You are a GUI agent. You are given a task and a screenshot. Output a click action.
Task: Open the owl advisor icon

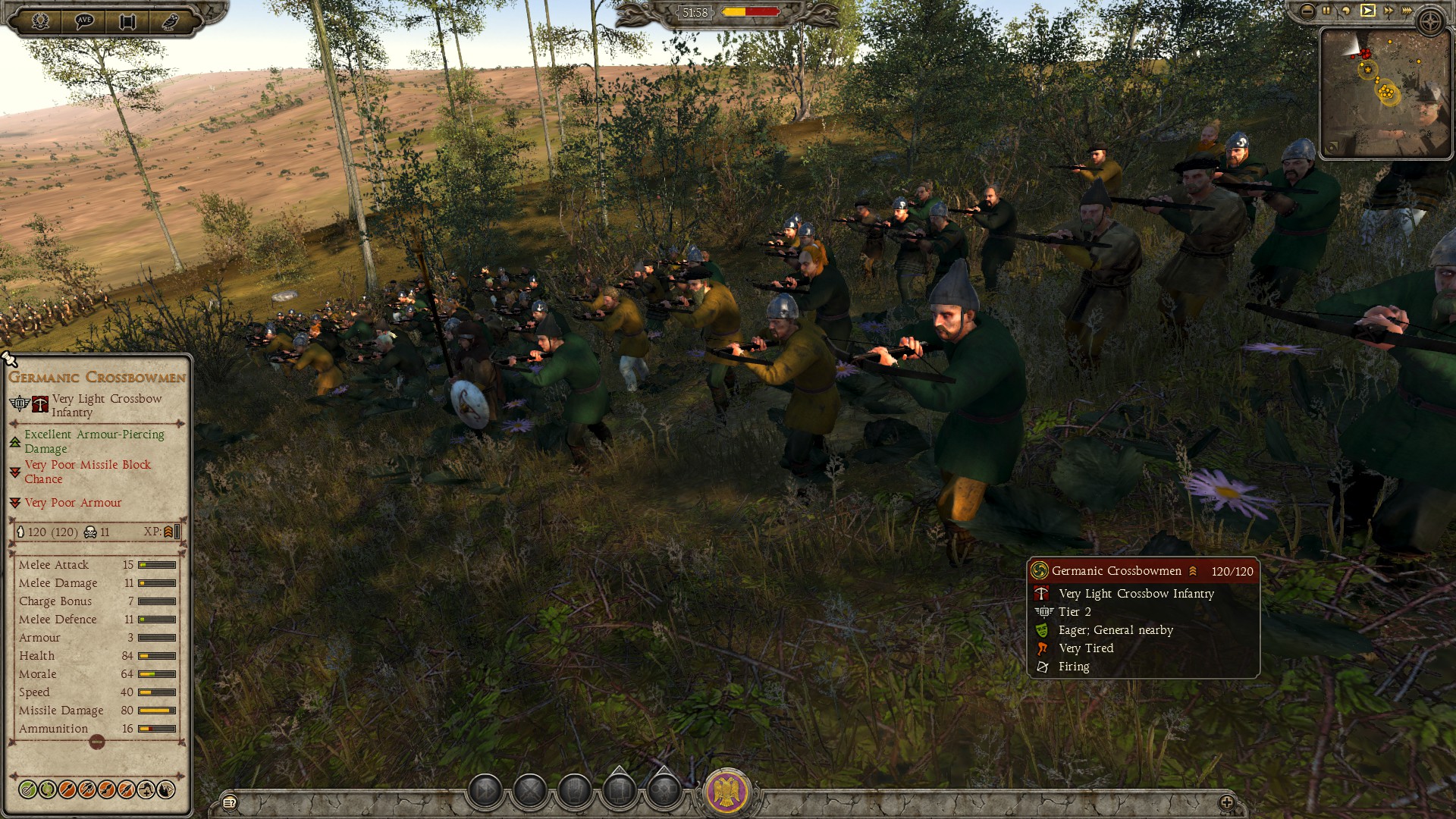pos(171,21)
